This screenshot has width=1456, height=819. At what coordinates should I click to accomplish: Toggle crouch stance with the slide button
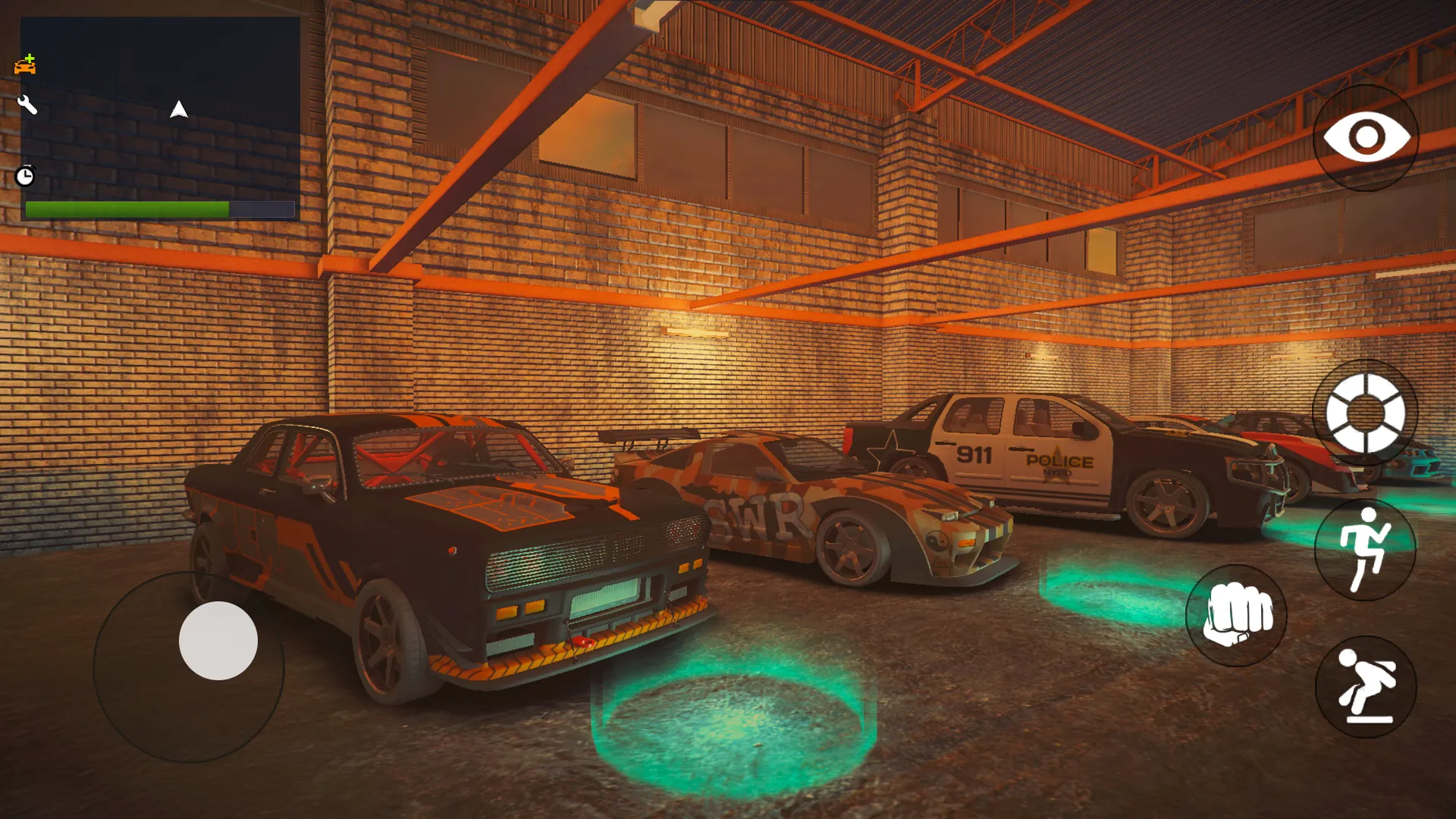tap(1365, 682)
